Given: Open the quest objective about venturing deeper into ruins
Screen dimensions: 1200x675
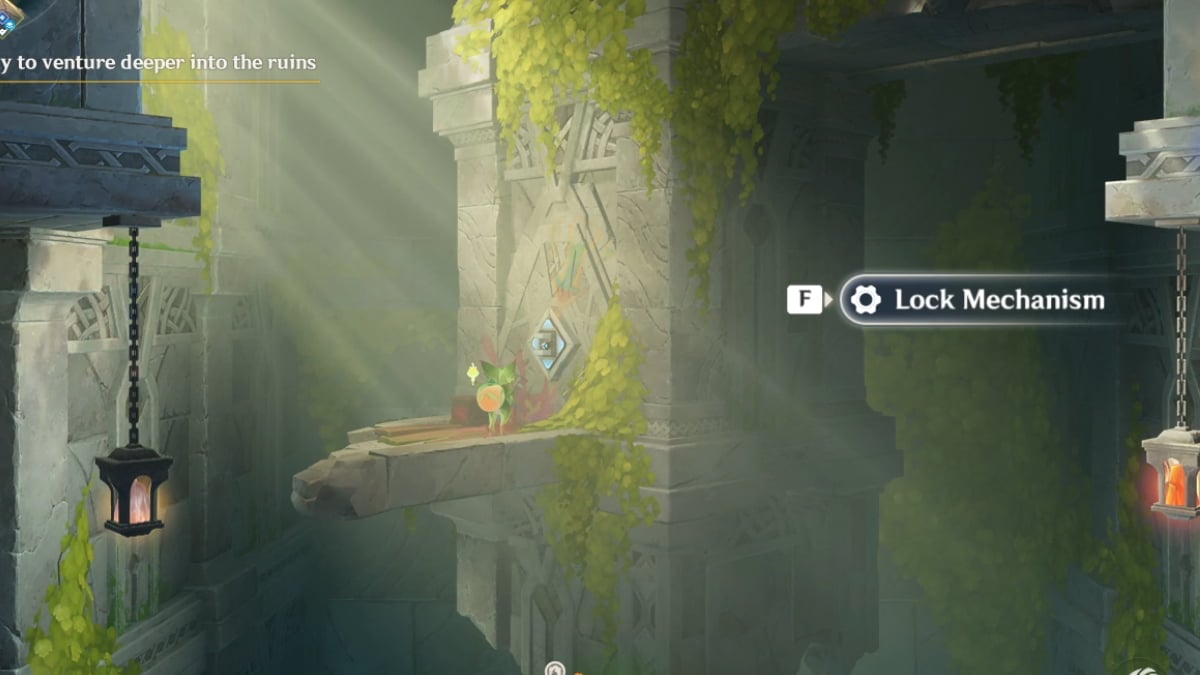Looking at the screenshot, I should pos(158,63).
